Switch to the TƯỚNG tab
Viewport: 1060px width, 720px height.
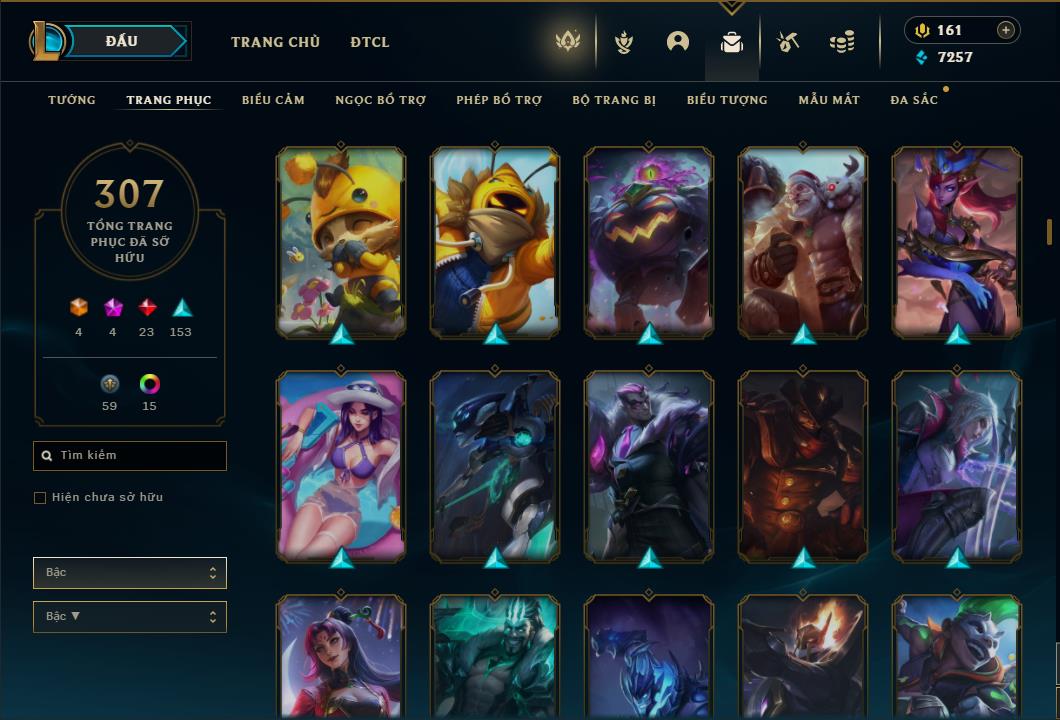coord(72,100)
